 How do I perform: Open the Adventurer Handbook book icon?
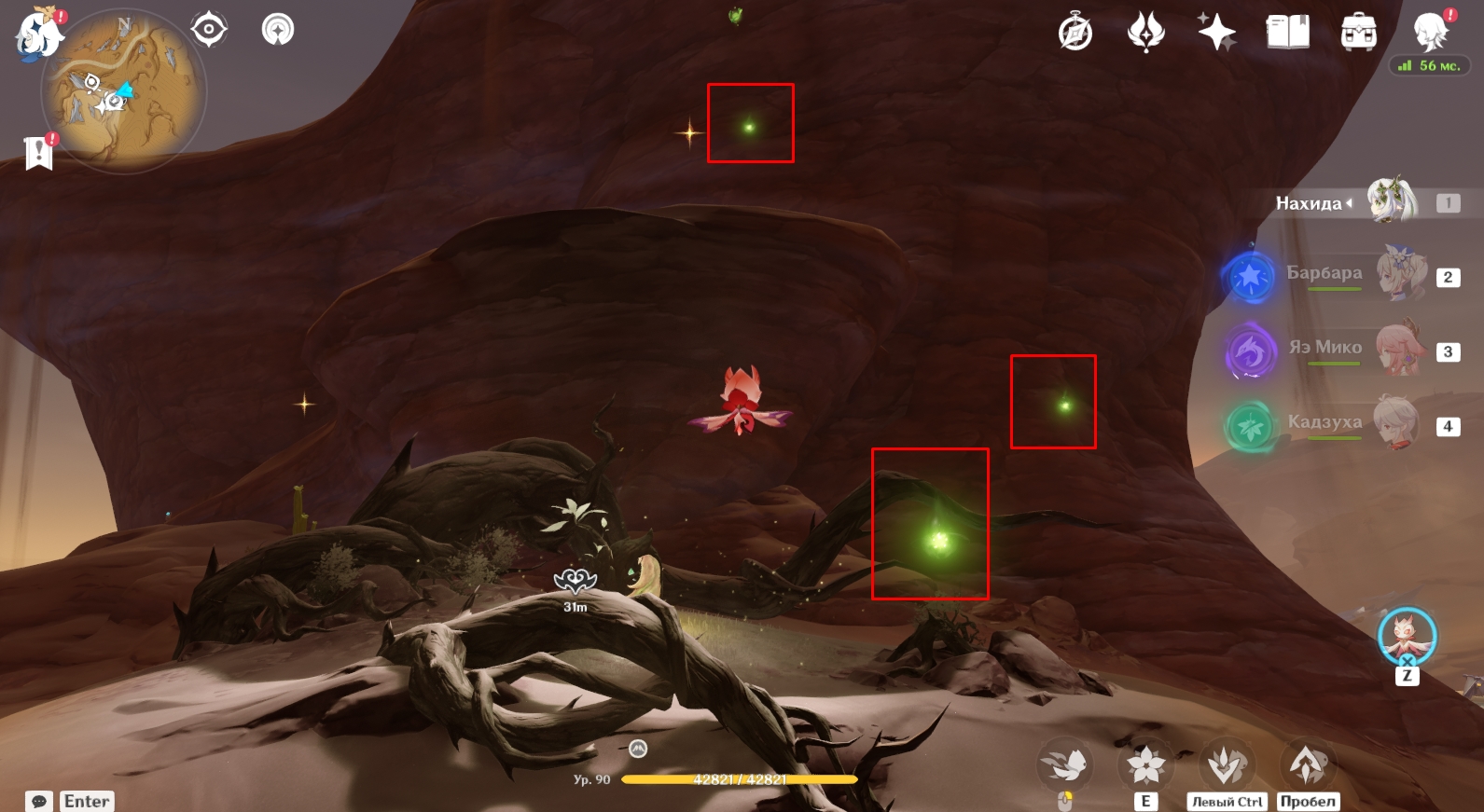coord(1287,33)
